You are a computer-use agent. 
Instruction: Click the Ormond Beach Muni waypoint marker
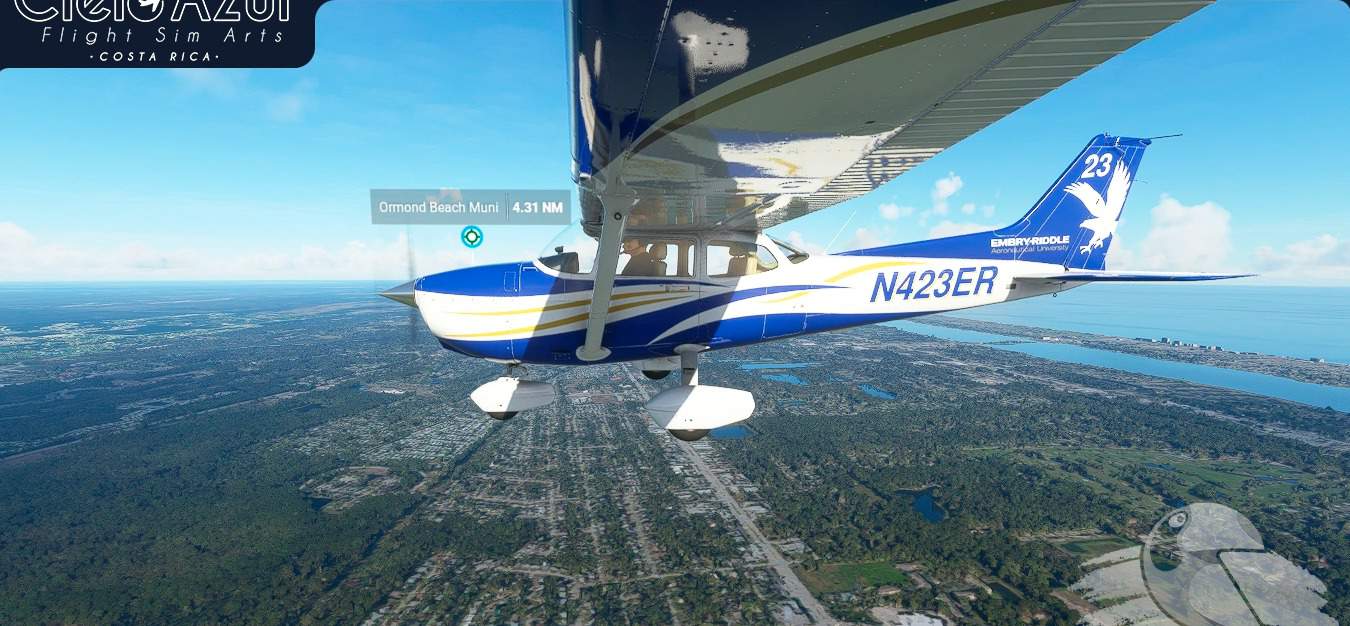click(472, 237)
